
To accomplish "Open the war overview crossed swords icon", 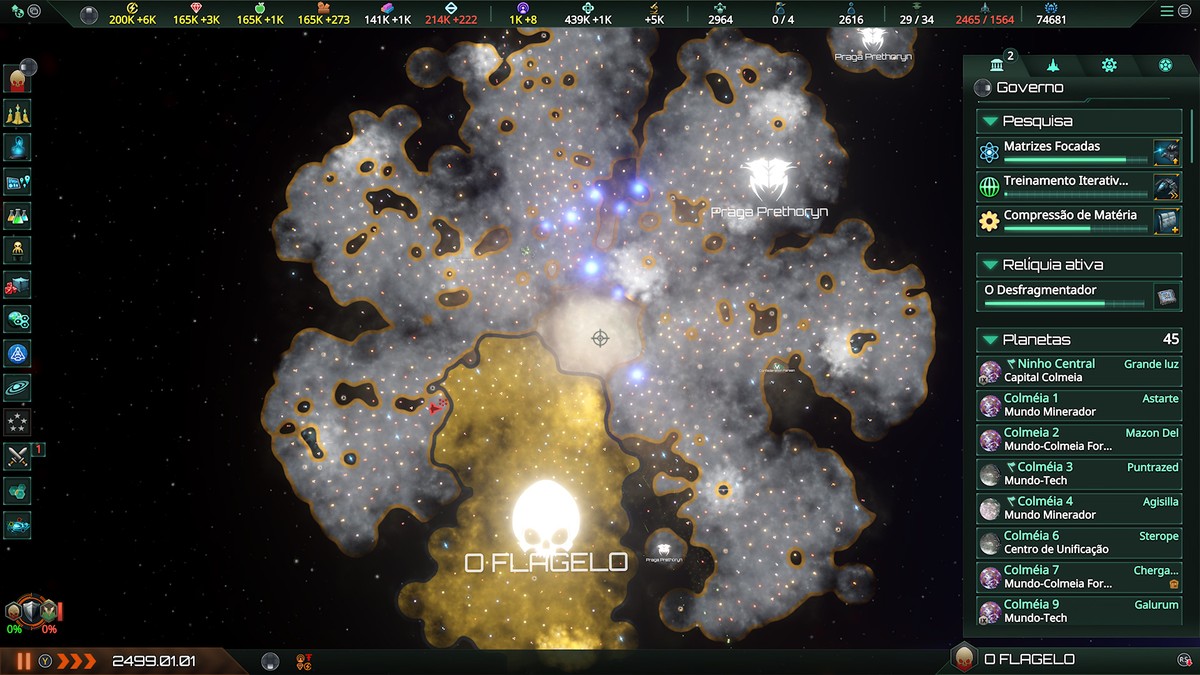I will (x=18, y=456).
